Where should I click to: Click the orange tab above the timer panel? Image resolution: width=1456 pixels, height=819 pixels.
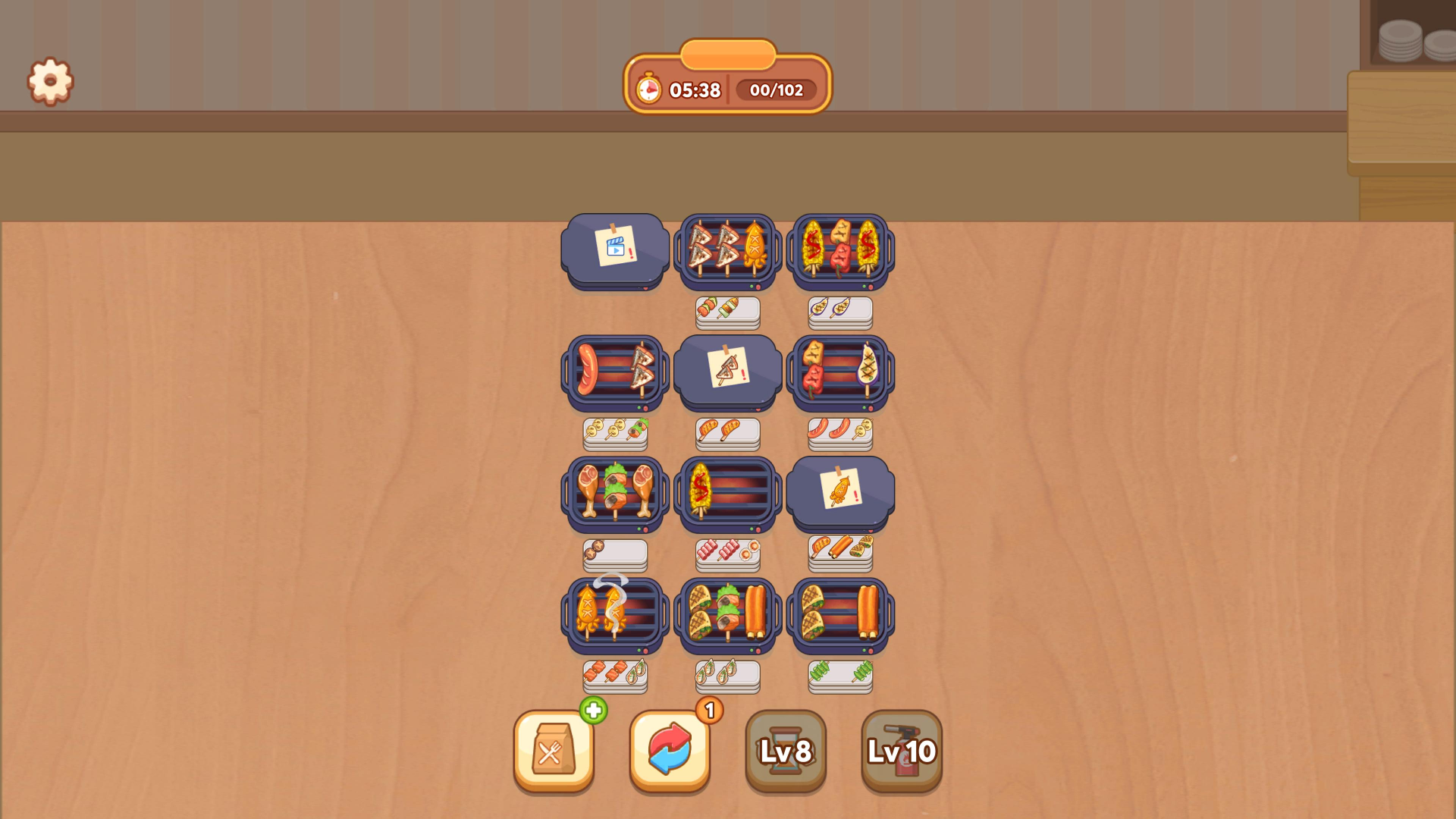(x=727, y=54)
